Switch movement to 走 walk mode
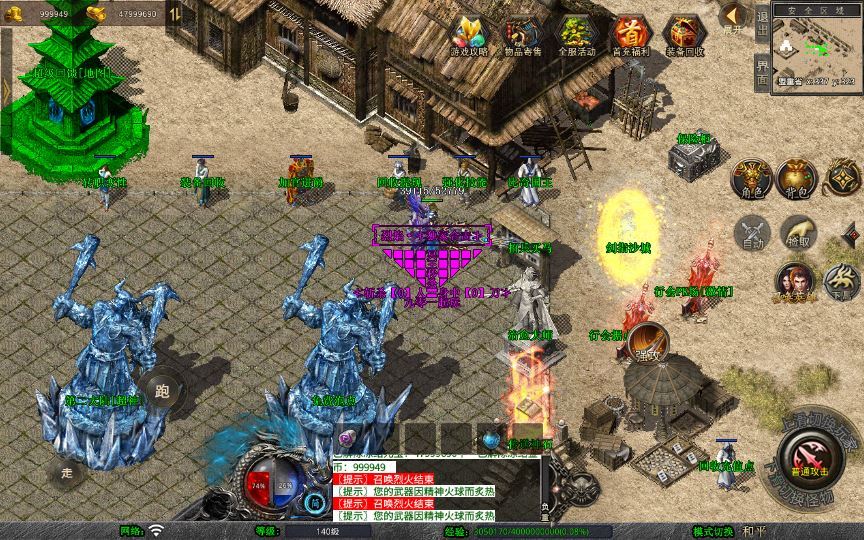864x540 pixels. click(x=68, y=470)
